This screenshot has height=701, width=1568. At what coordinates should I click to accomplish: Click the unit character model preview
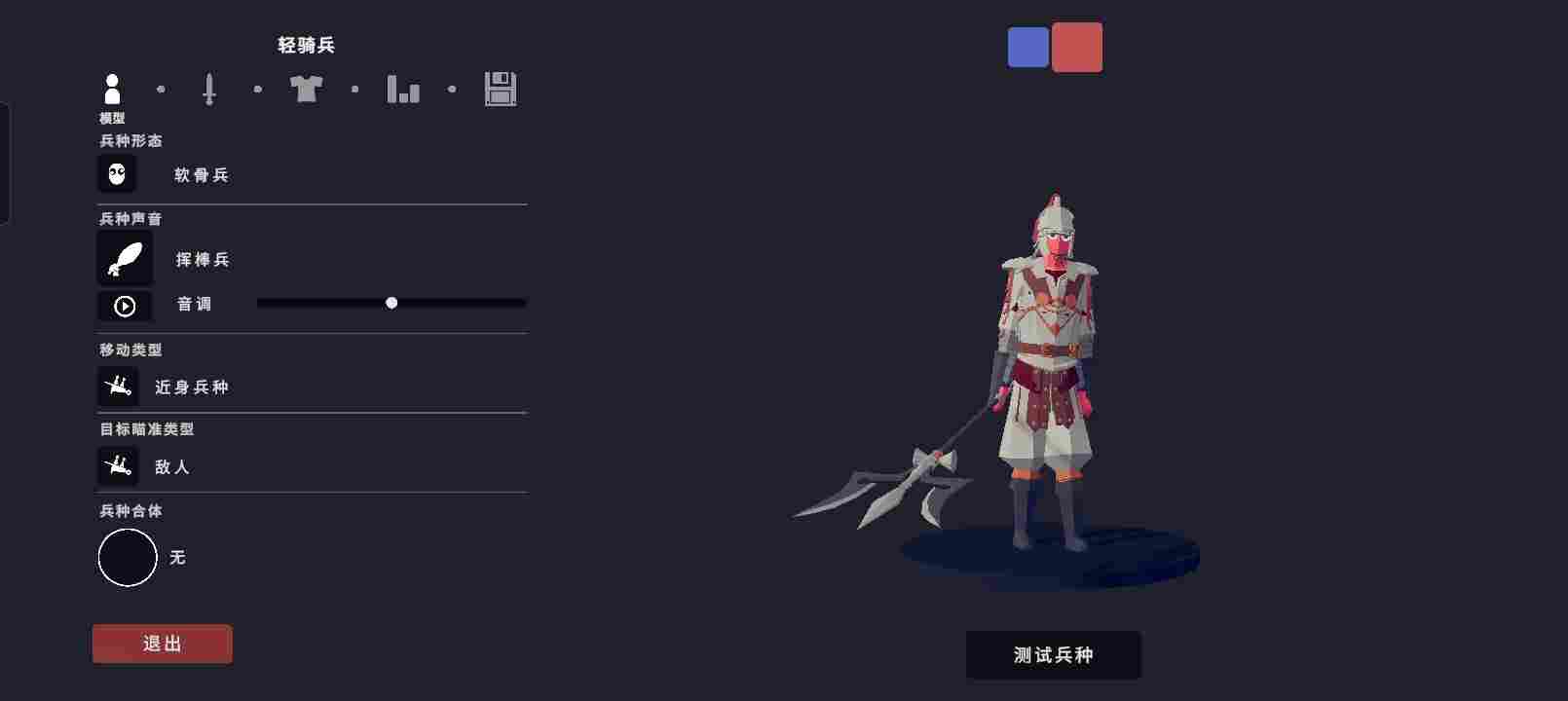[x=1047, y=360]
